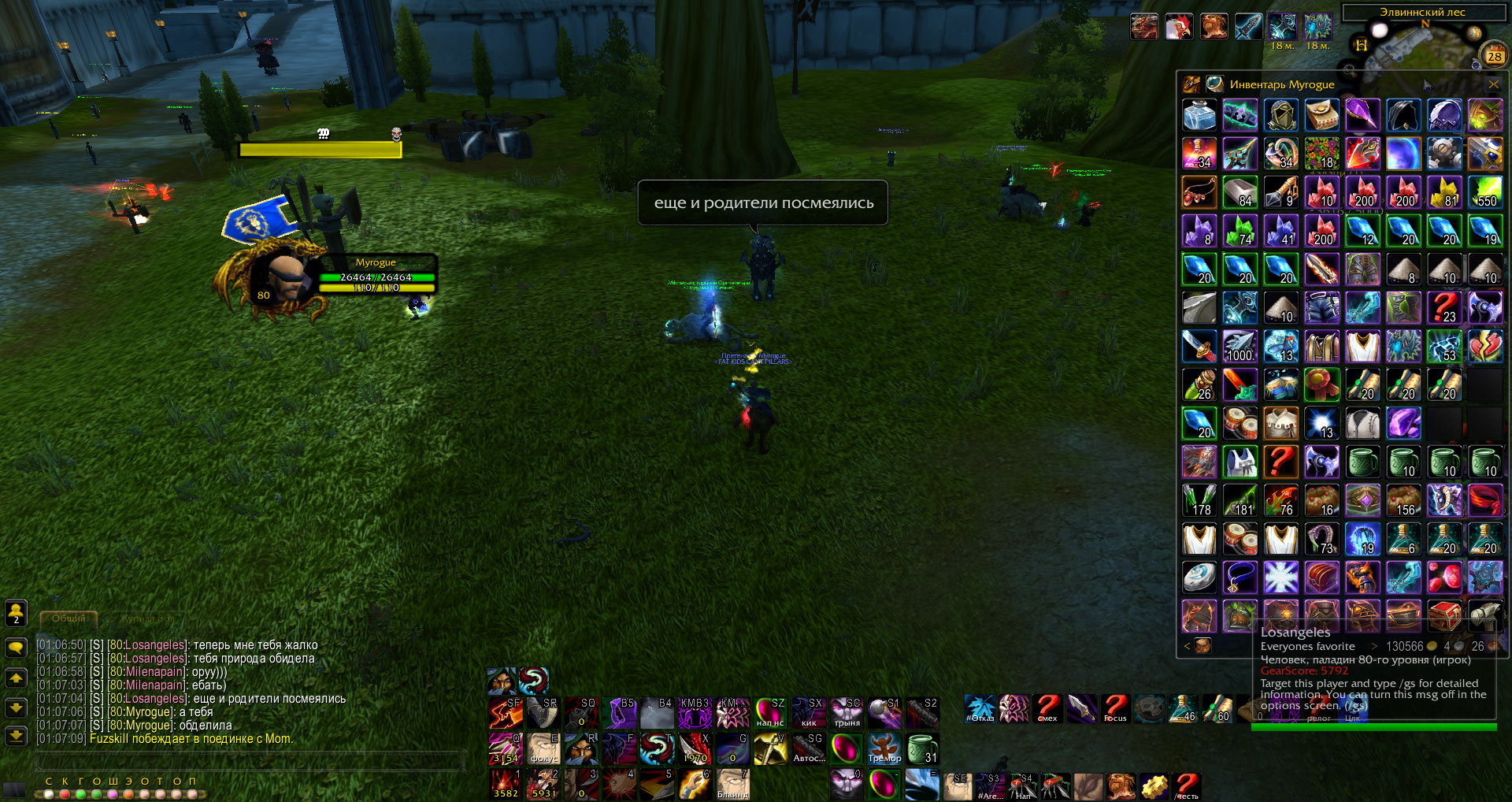The width and height of the screenshot is (1512, 802).
Task: Close the Myrogue inventory window
Action: coord(1493,84)
